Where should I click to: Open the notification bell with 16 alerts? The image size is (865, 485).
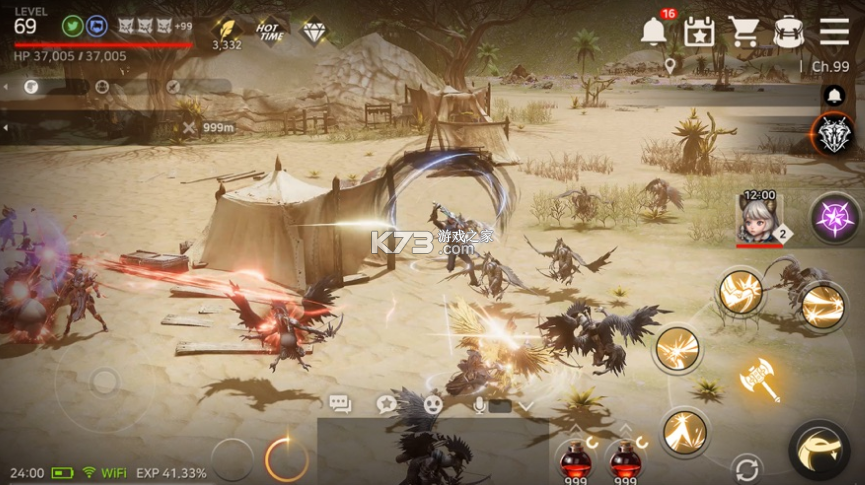[654, 32]
